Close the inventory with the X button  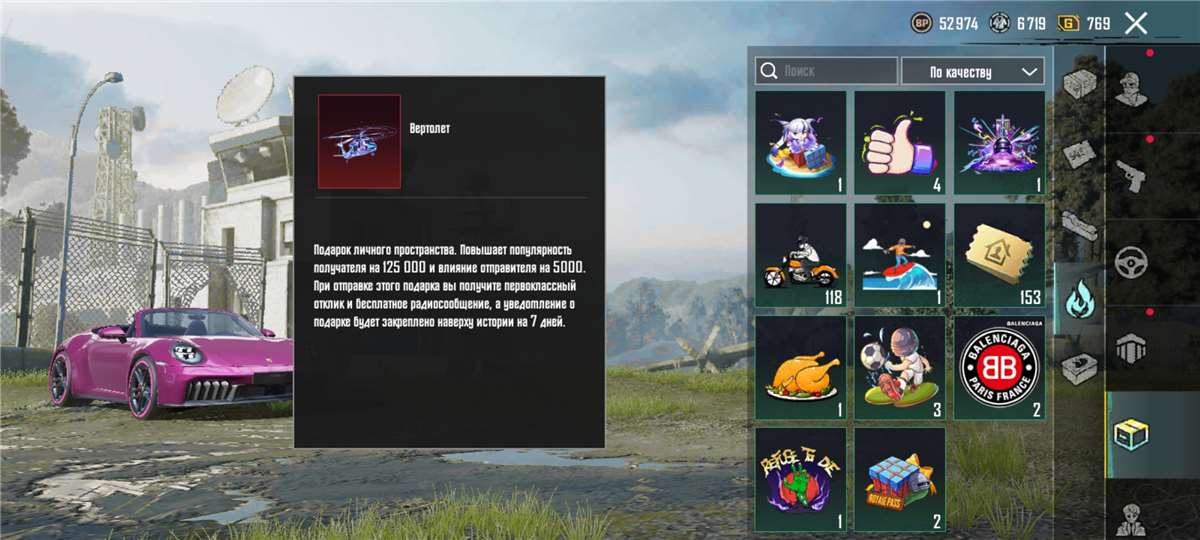pos(1135,23)
